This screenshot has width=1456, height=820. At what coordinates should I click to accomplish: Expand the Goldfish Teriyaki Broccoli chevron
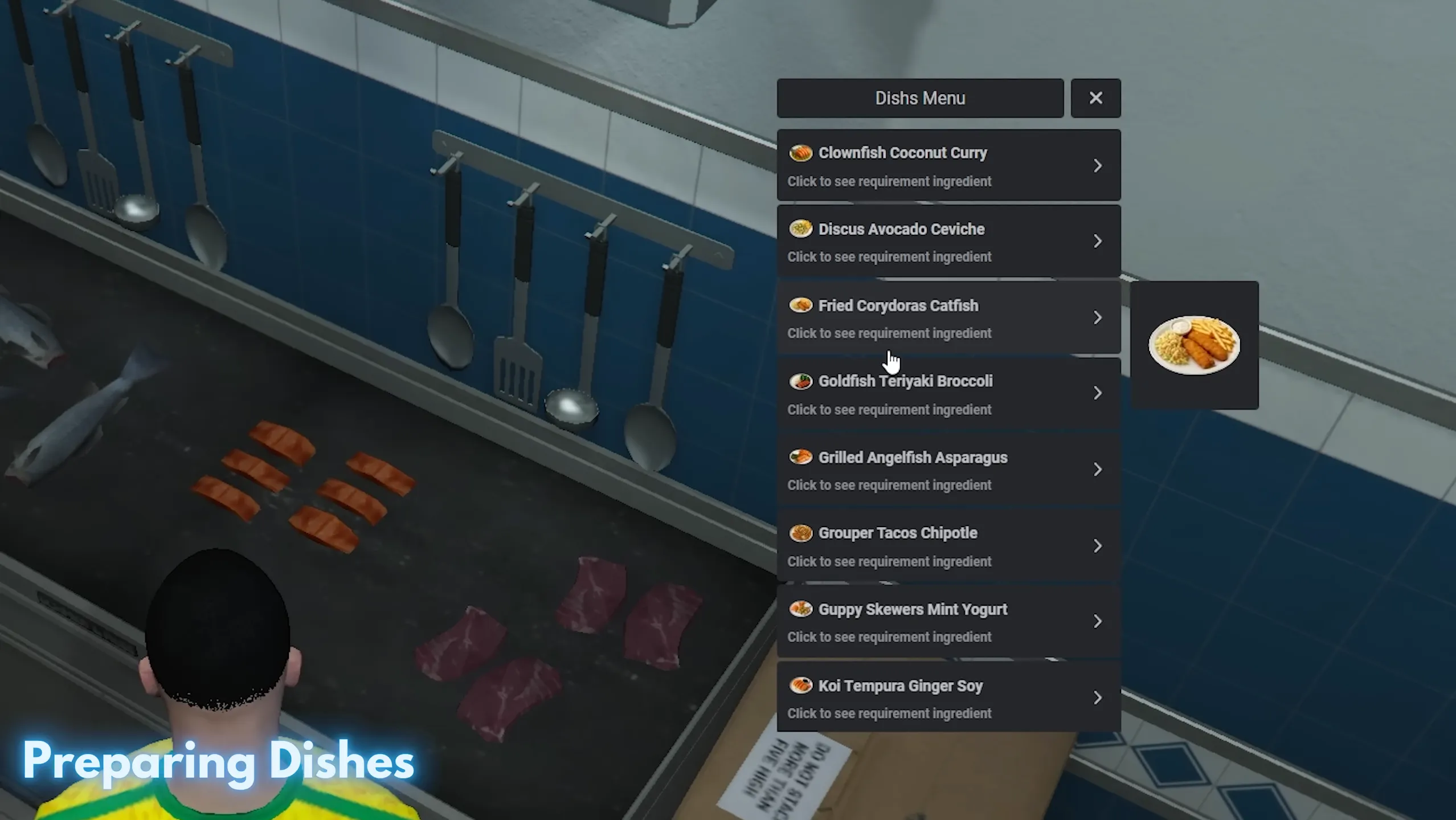1097,393
